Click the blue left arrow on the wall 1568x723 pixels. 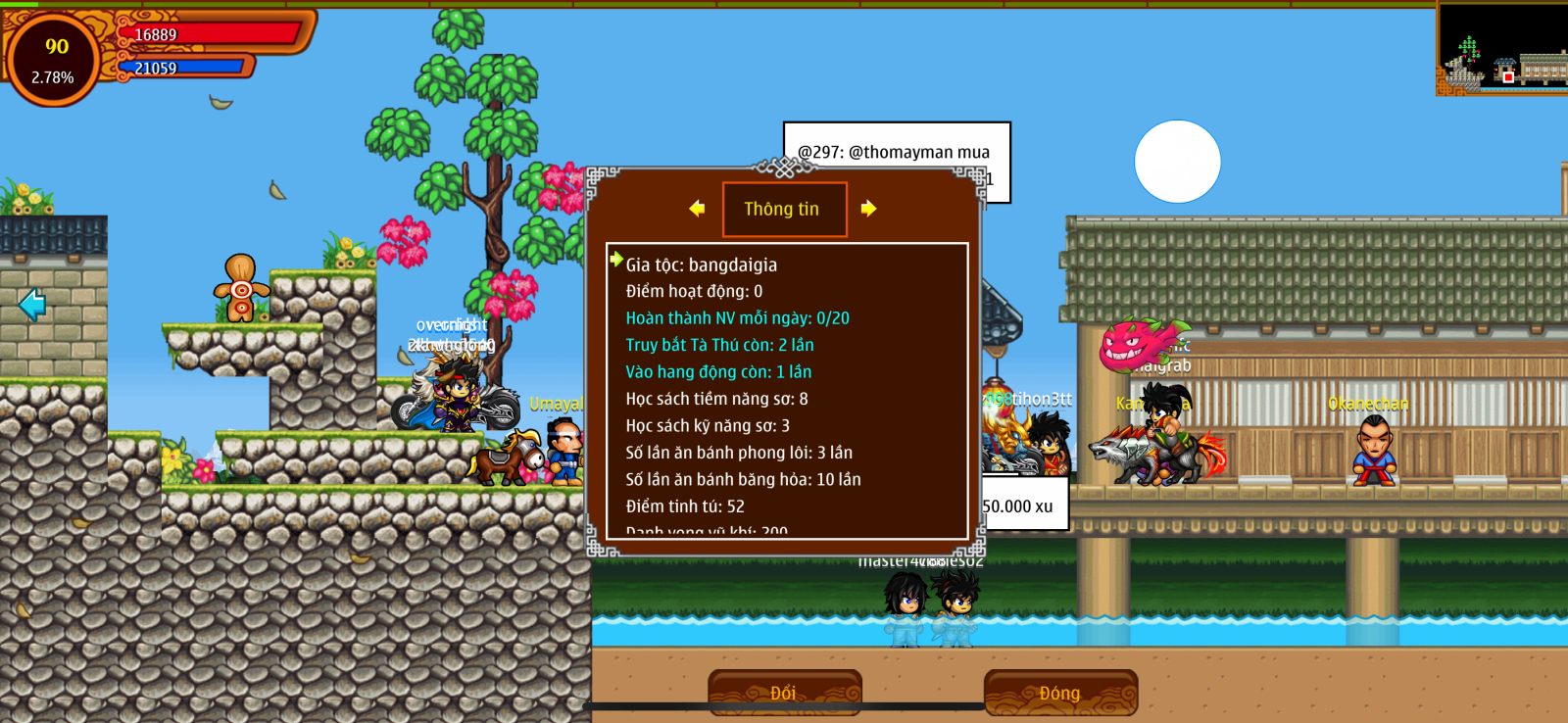tap(32, 305)
